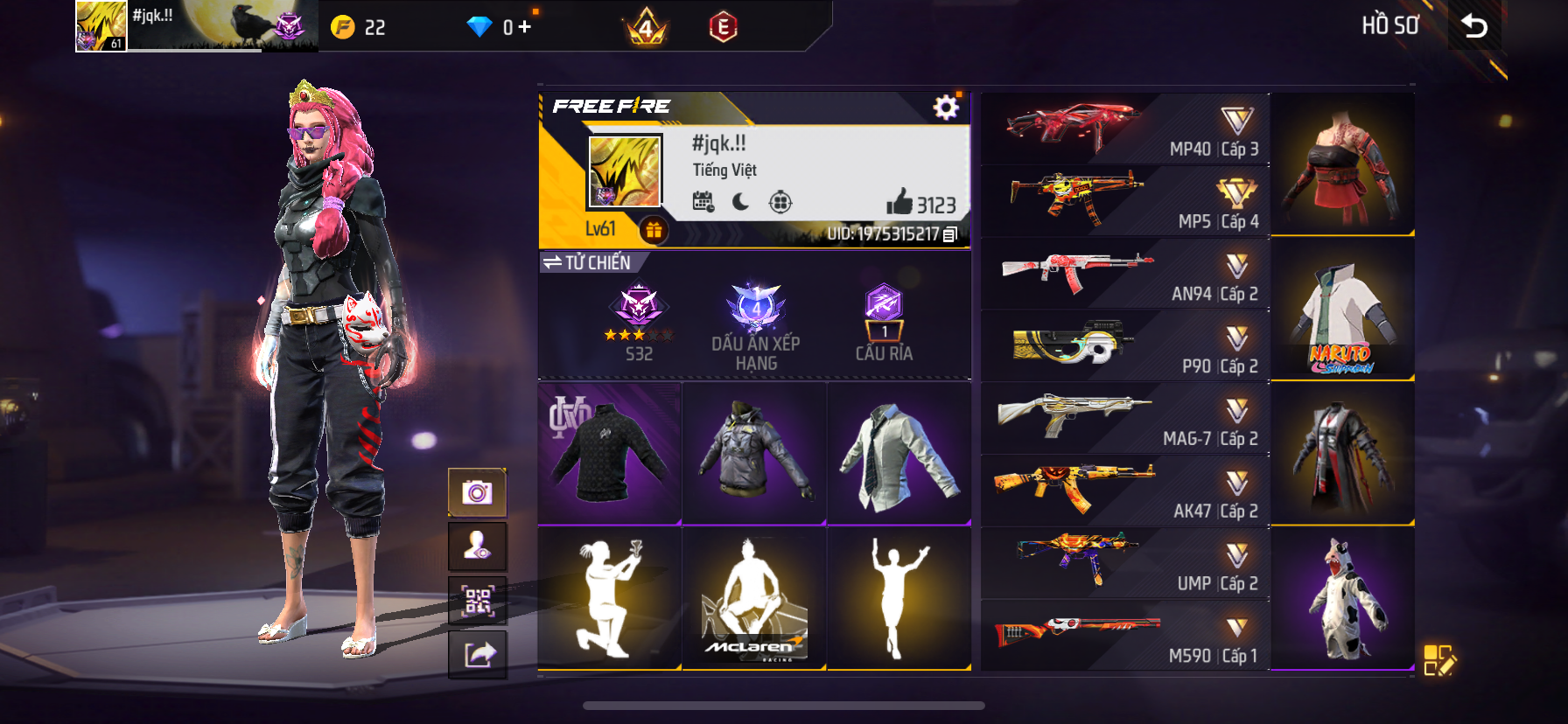Open the S32 rank badge
The height and width of the screenshot is (724, 1568).
[639, 321]
